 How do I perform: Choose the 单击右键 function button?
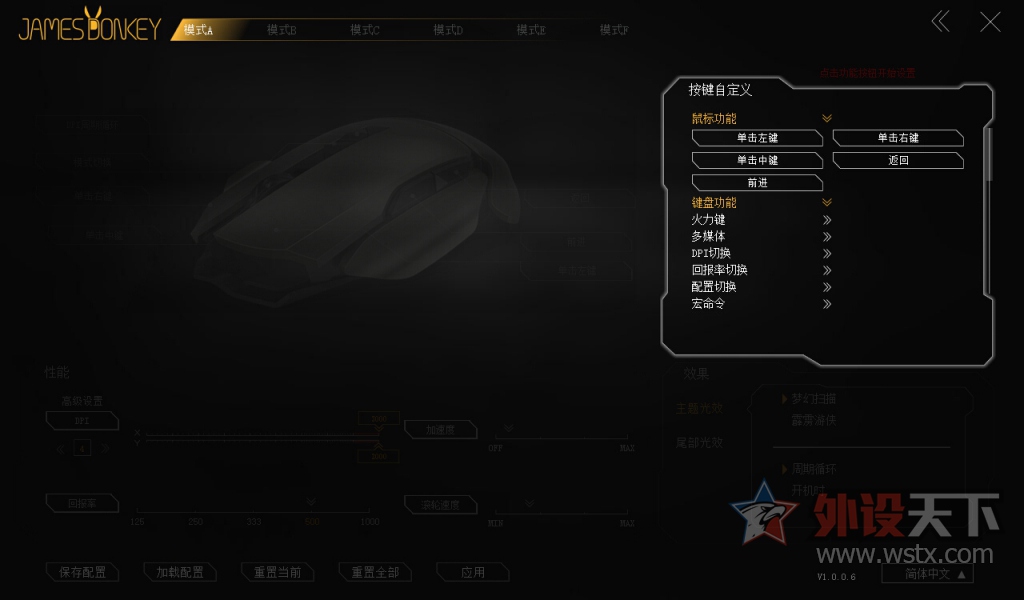click(898, 138)
